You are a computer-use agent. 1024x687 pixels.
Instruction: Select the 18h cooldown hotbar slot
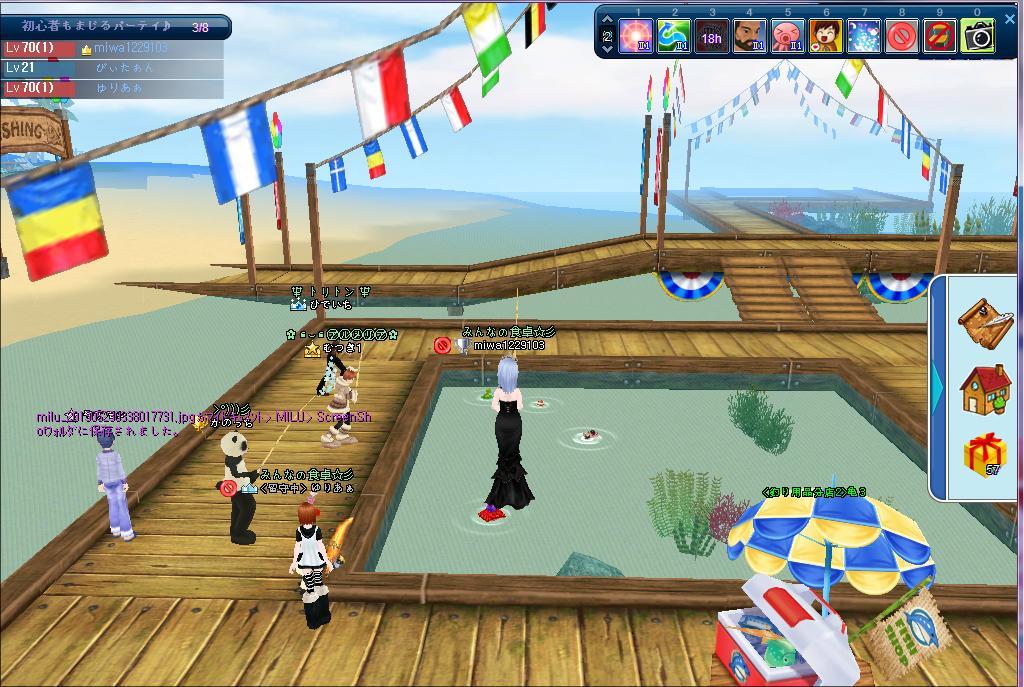click(x=712, y=37)
